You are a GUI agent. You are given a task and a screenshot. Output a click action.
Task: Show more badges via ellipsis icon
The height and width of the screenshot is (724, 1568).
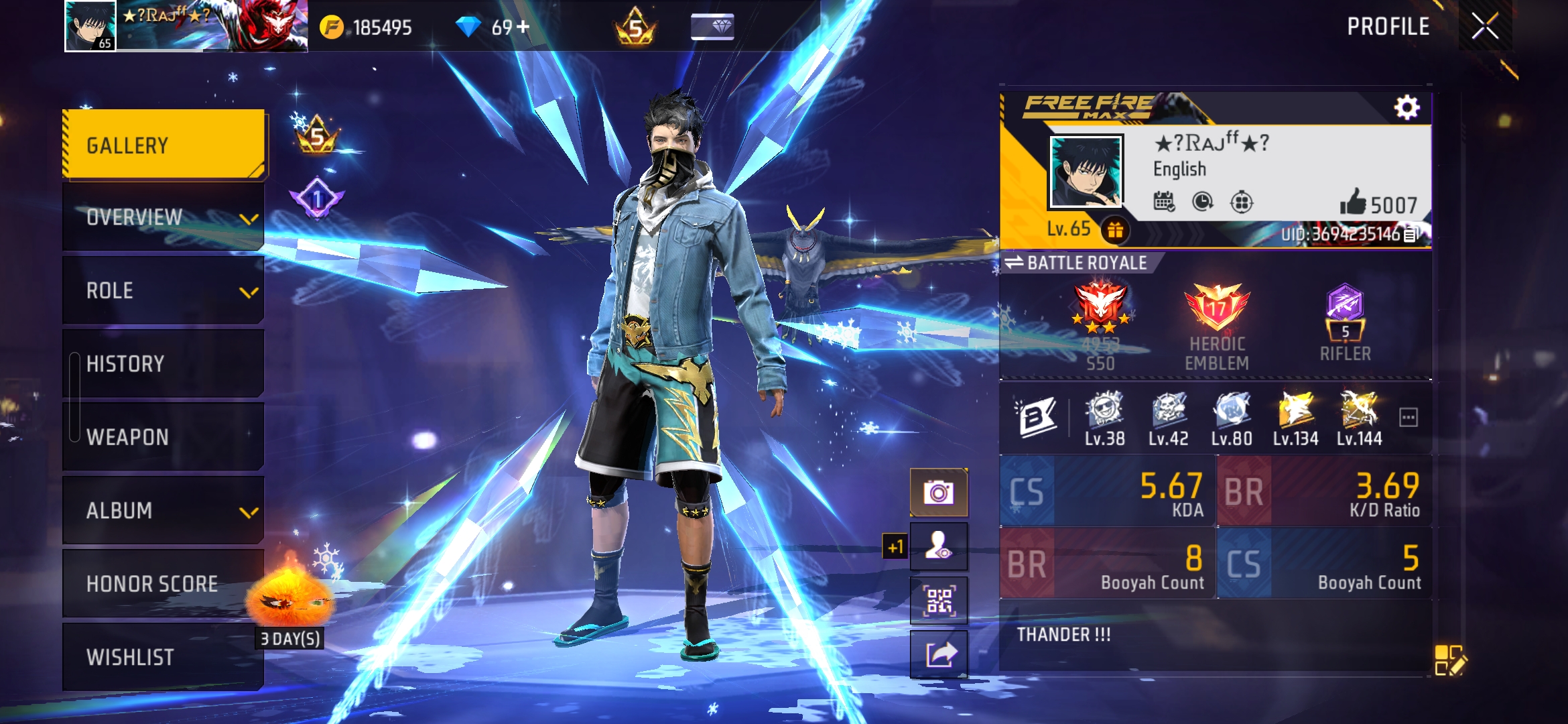click(x=1408, y=418)
